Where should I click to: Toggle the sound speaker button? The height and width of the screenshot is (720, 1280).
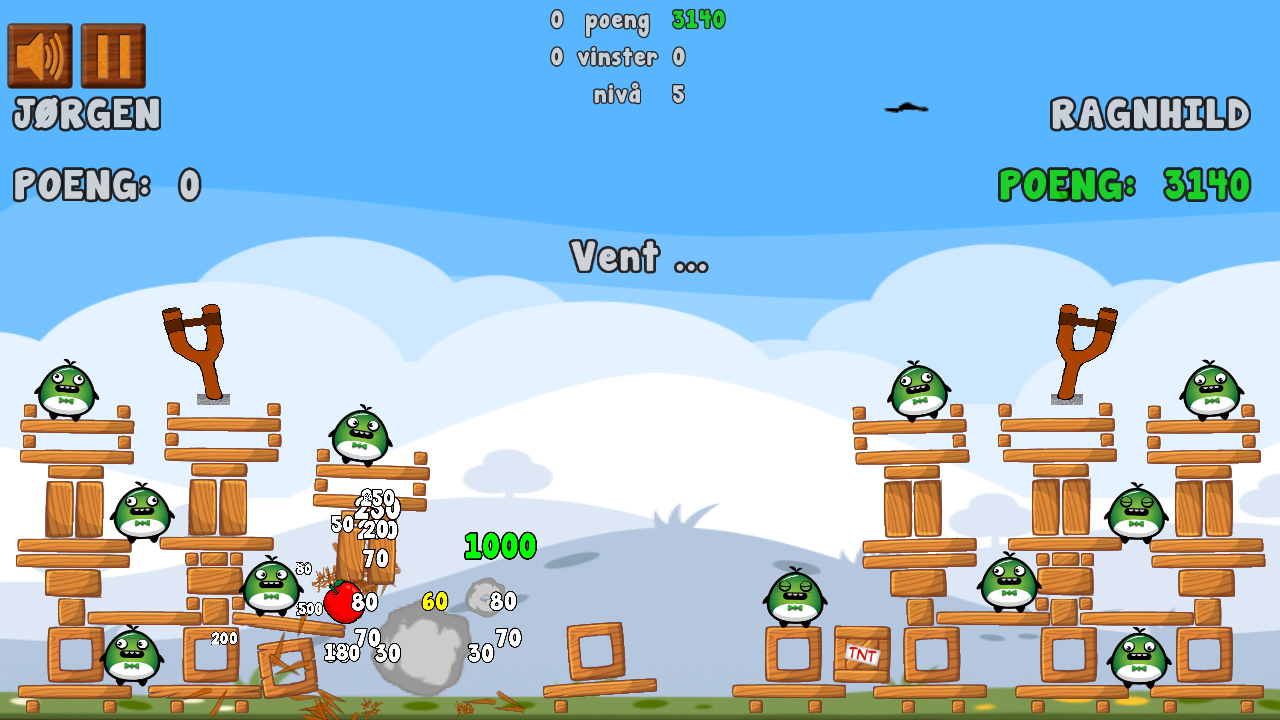click(40, 56)
